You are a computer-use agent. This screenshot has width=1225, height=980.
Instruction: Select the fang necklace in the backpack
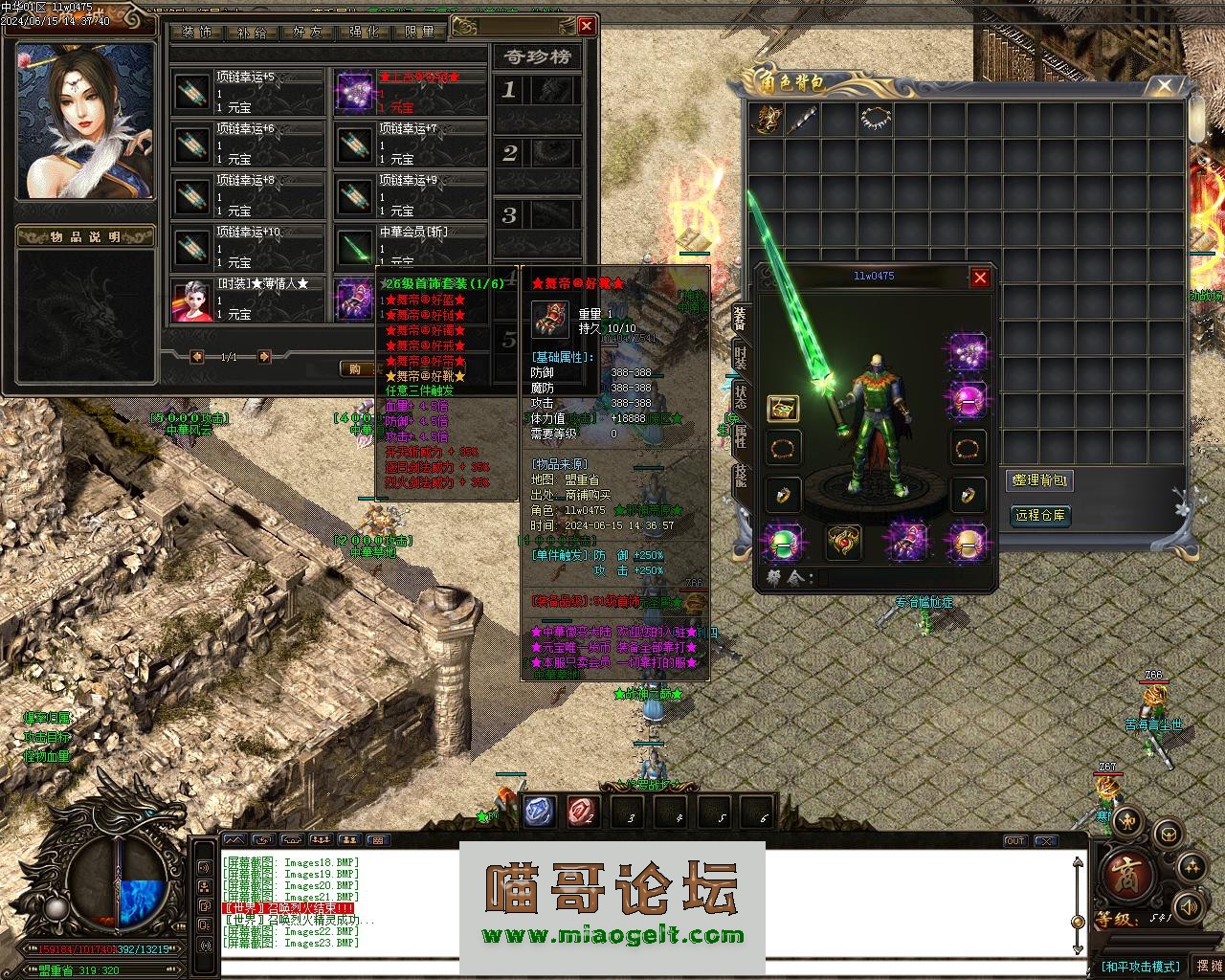point(875,119)
